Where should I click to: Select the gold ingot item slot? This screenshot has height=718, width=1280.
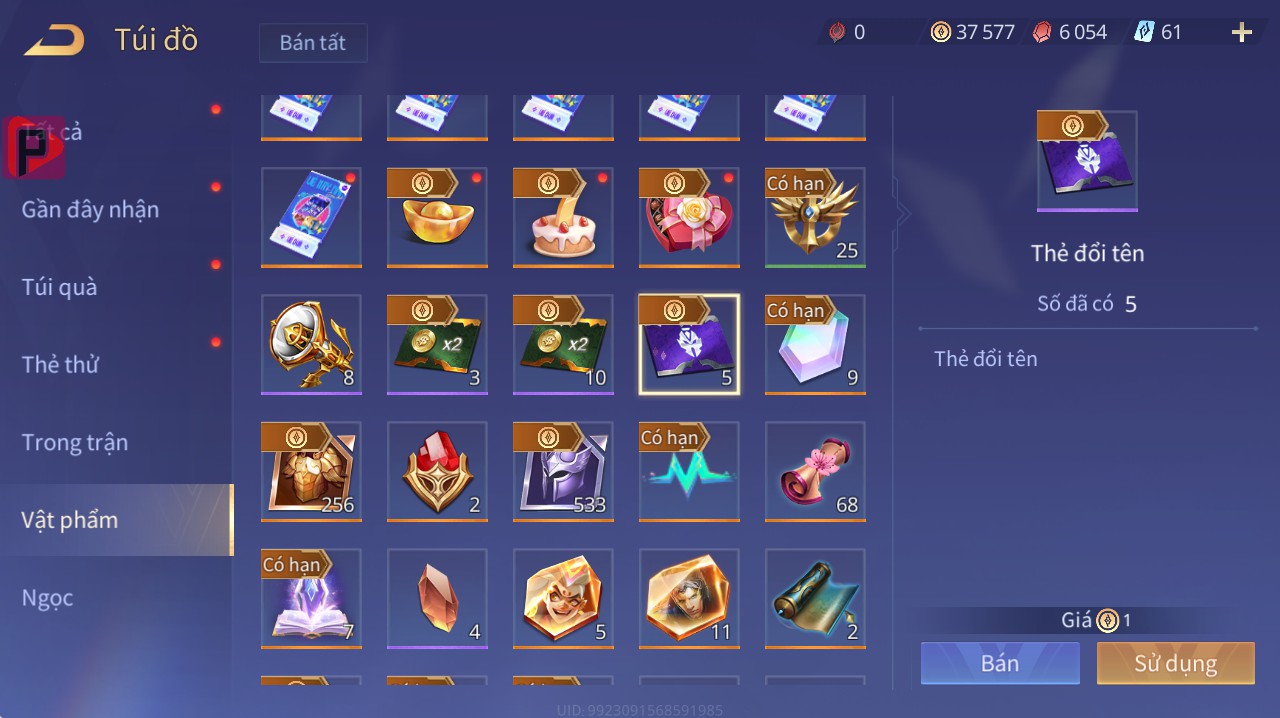pos(437,217)
